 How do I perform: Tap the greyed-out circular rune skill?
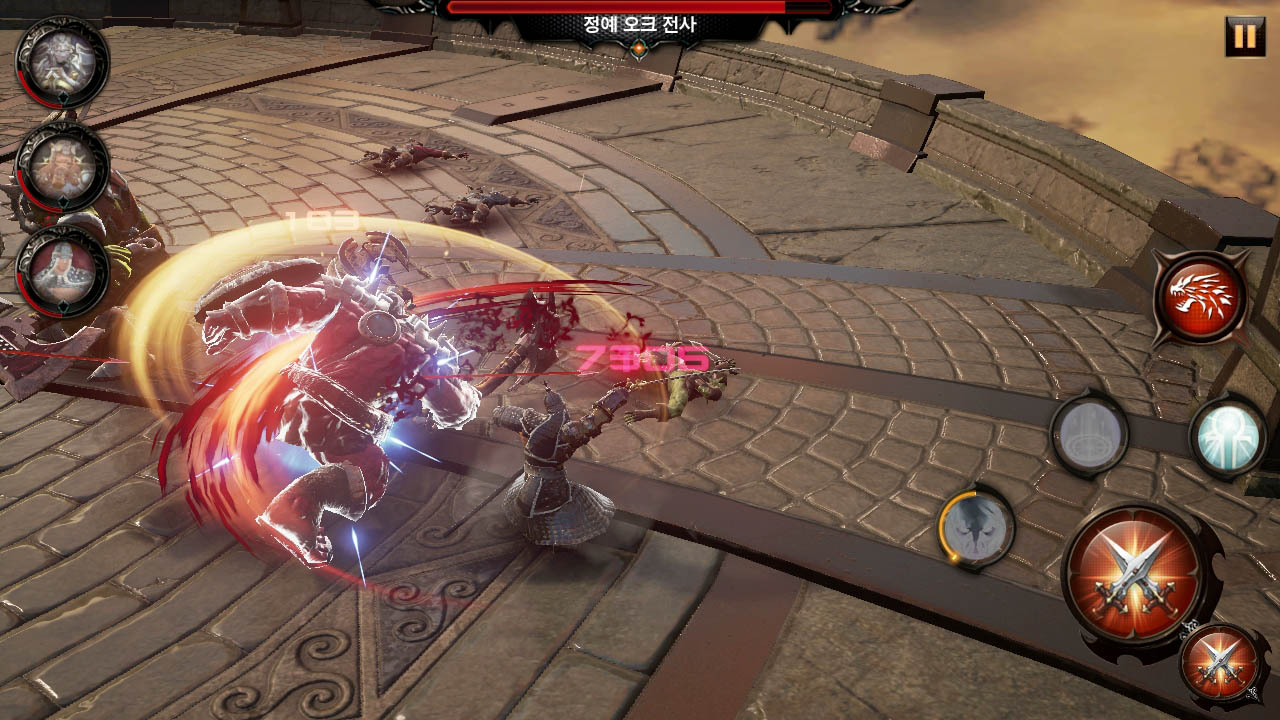coord(1089,435)
